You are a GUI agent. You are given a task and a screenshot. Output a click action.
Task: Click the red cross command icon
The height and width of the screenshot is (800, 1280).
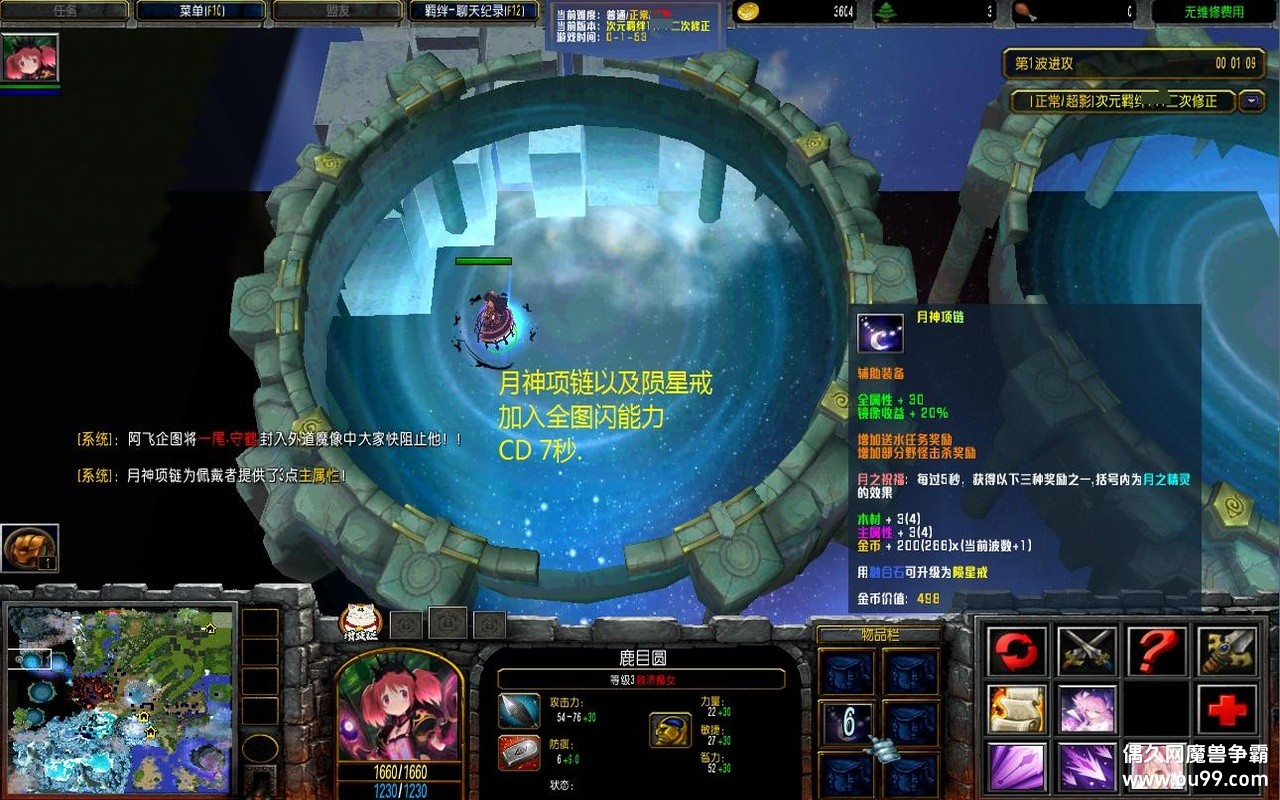1226,710
